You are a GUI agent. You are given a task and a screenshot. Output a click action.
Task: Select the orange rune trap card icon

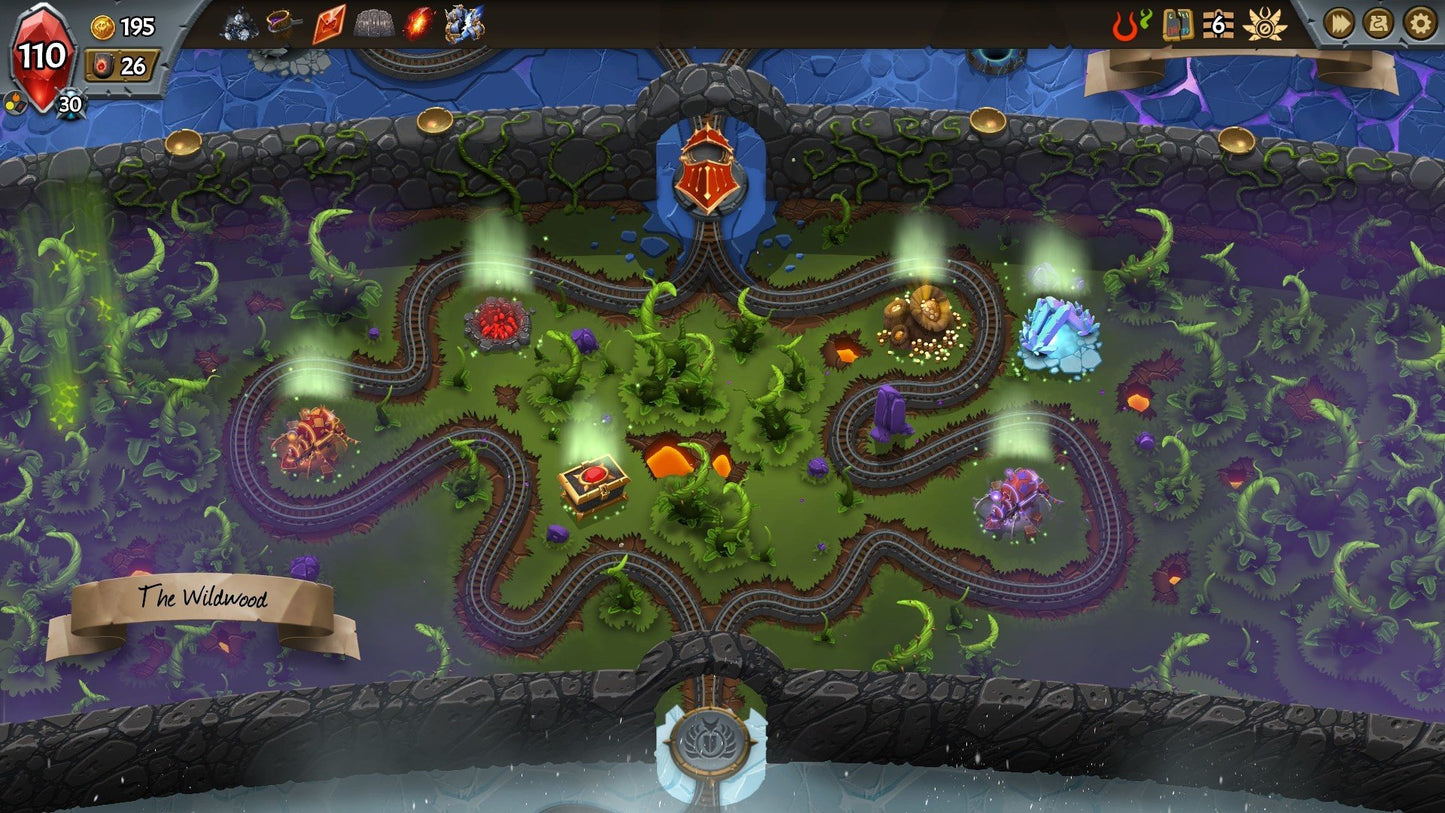[x=330, y=22]
